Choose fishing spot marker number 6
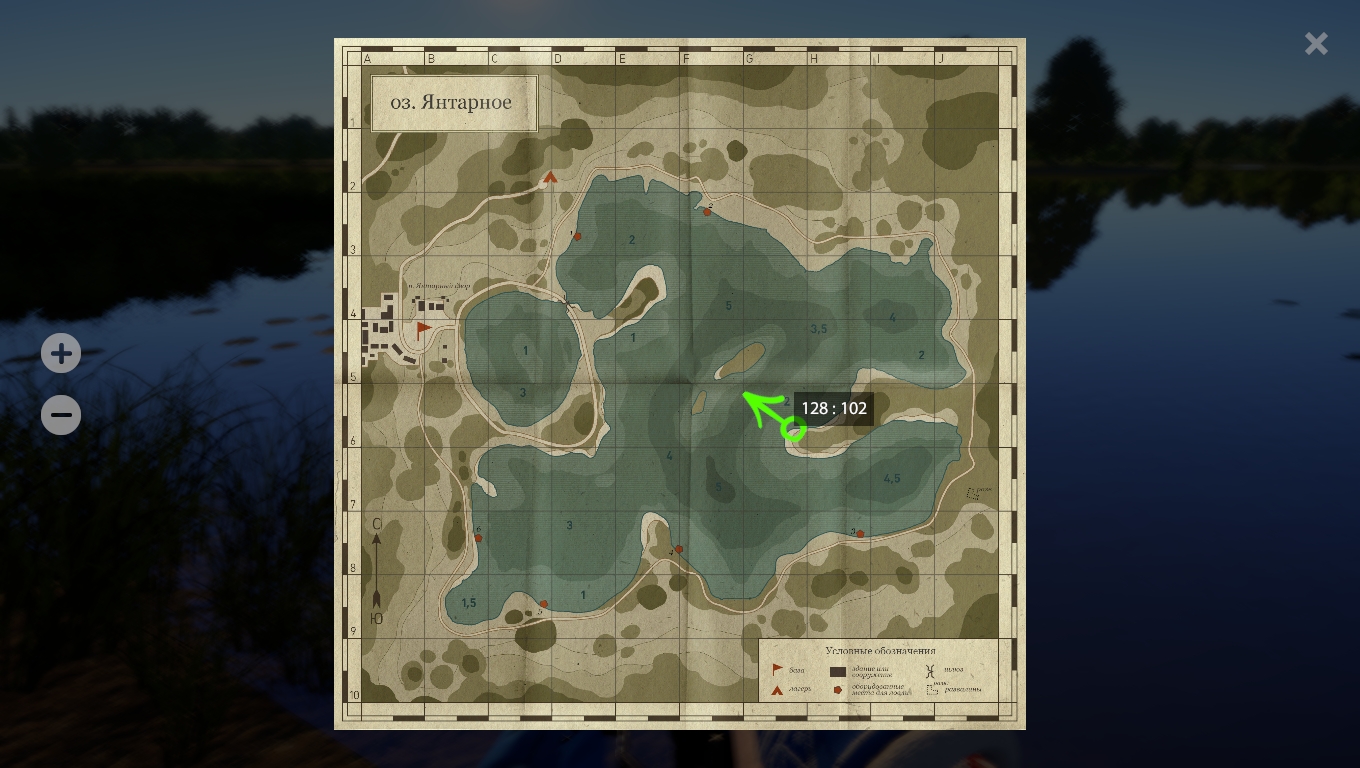 (x=478, y=538)
